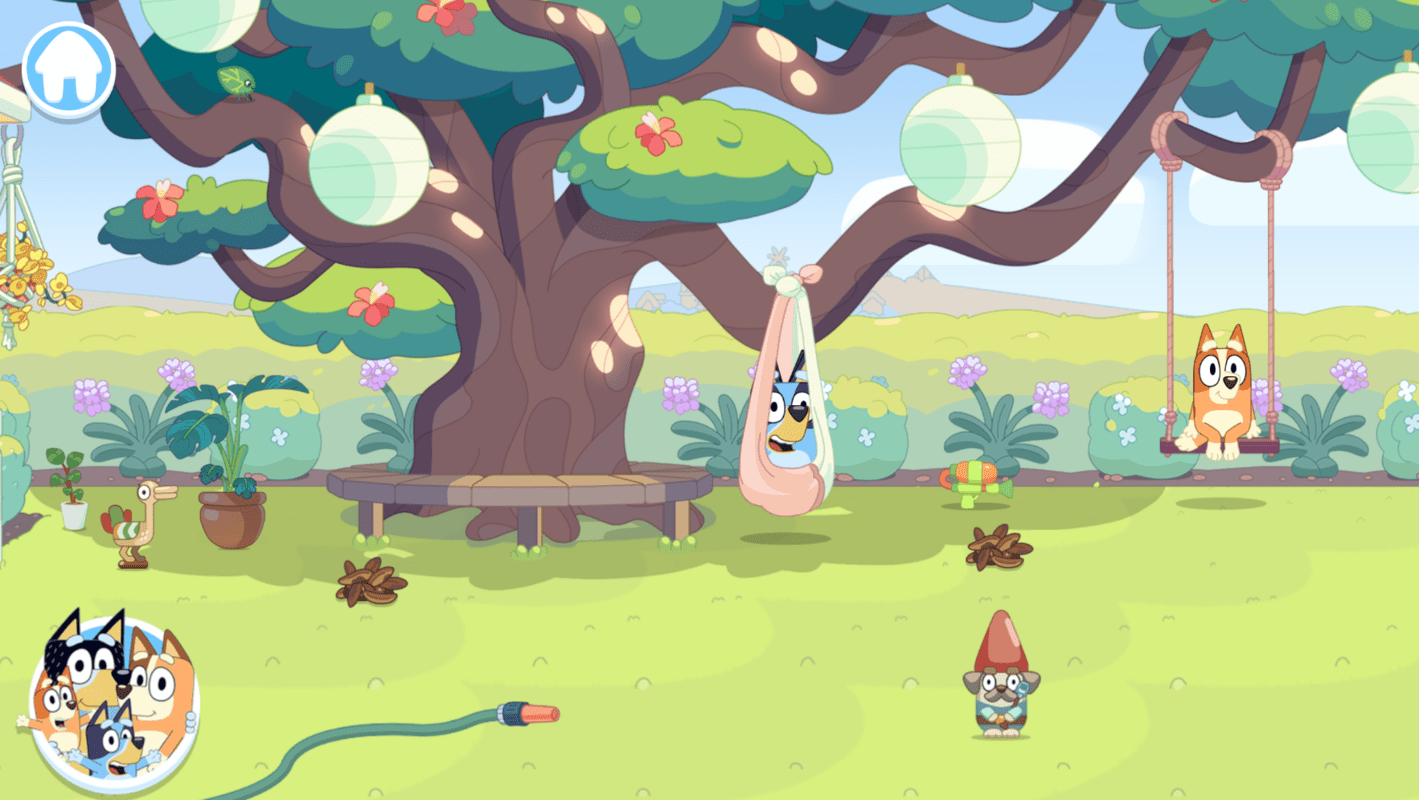Open the Heeler family portrait circle
Screen dimensions: 1419x800
coord(115,705)
